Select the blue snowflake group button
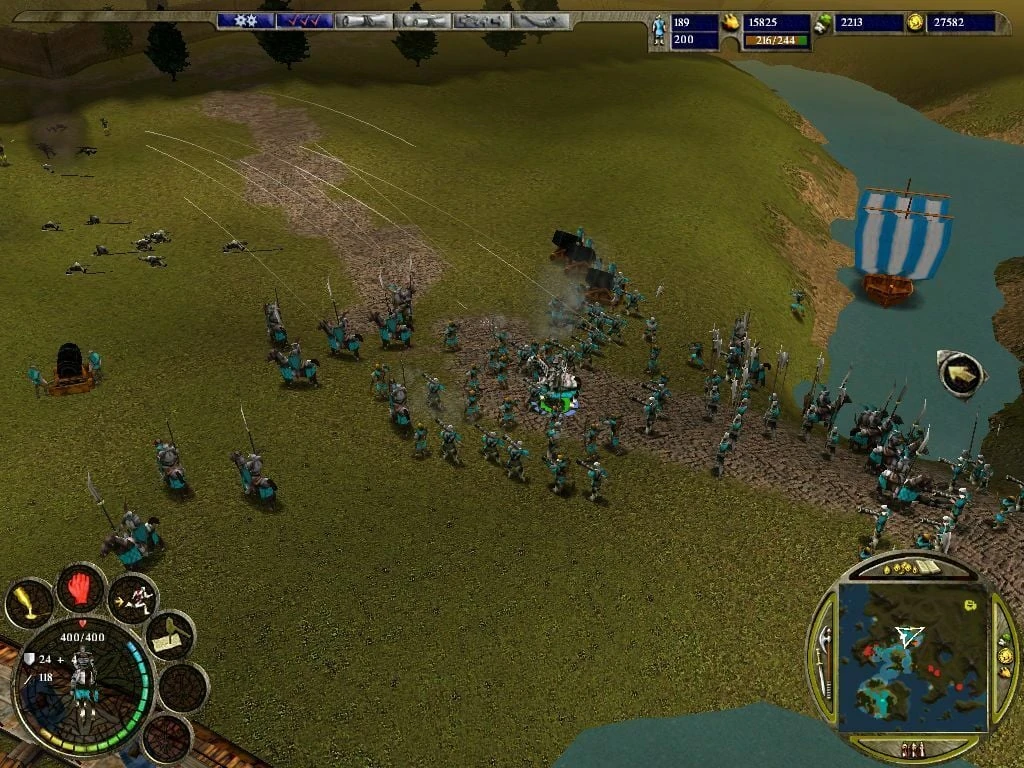Image resolution: width=1024 pixels, height=768 pixels. 245,20
